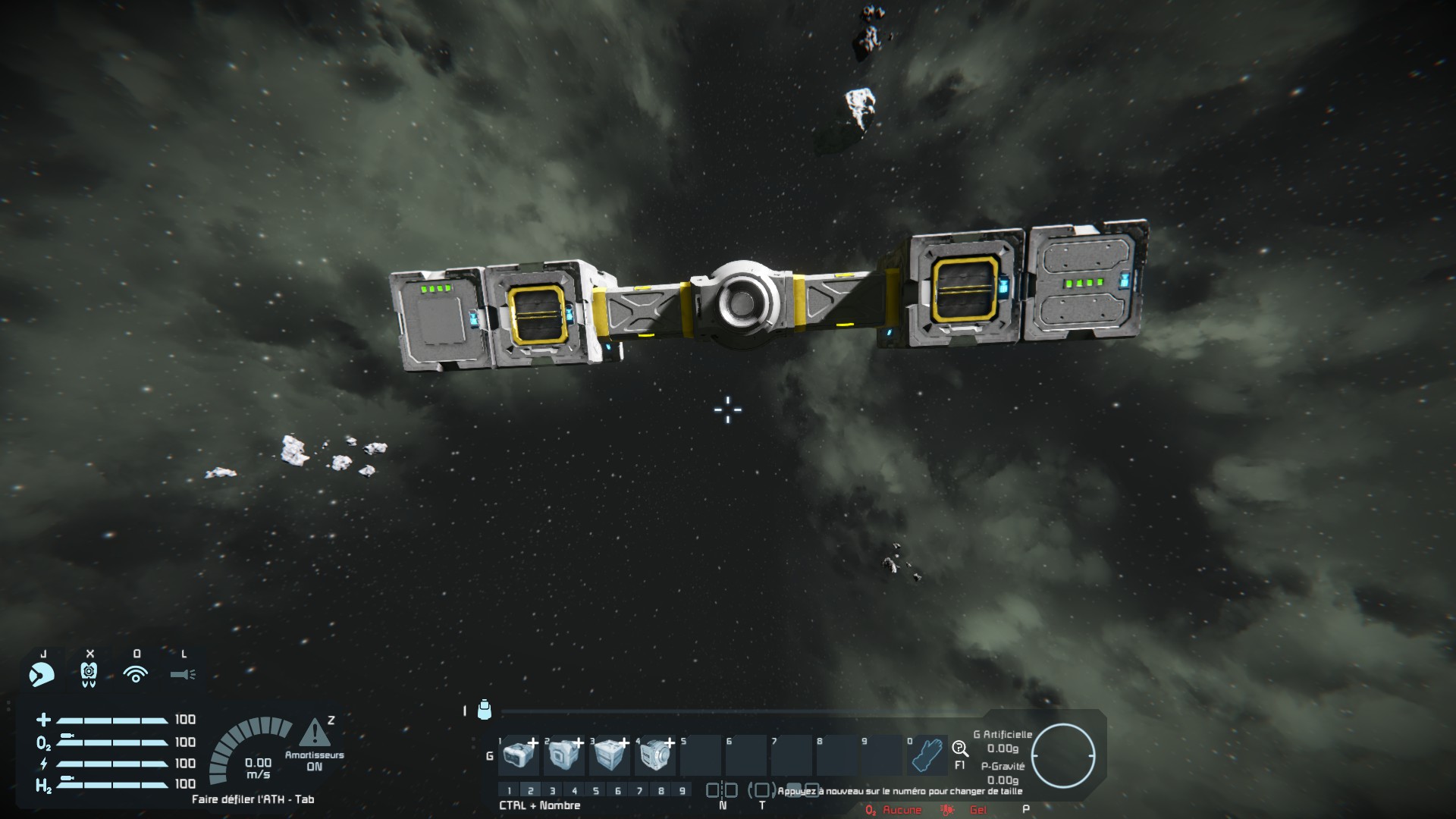Switch to toolbar page 5
This screenshot has height=819, width=1456.
pos(596,791)
